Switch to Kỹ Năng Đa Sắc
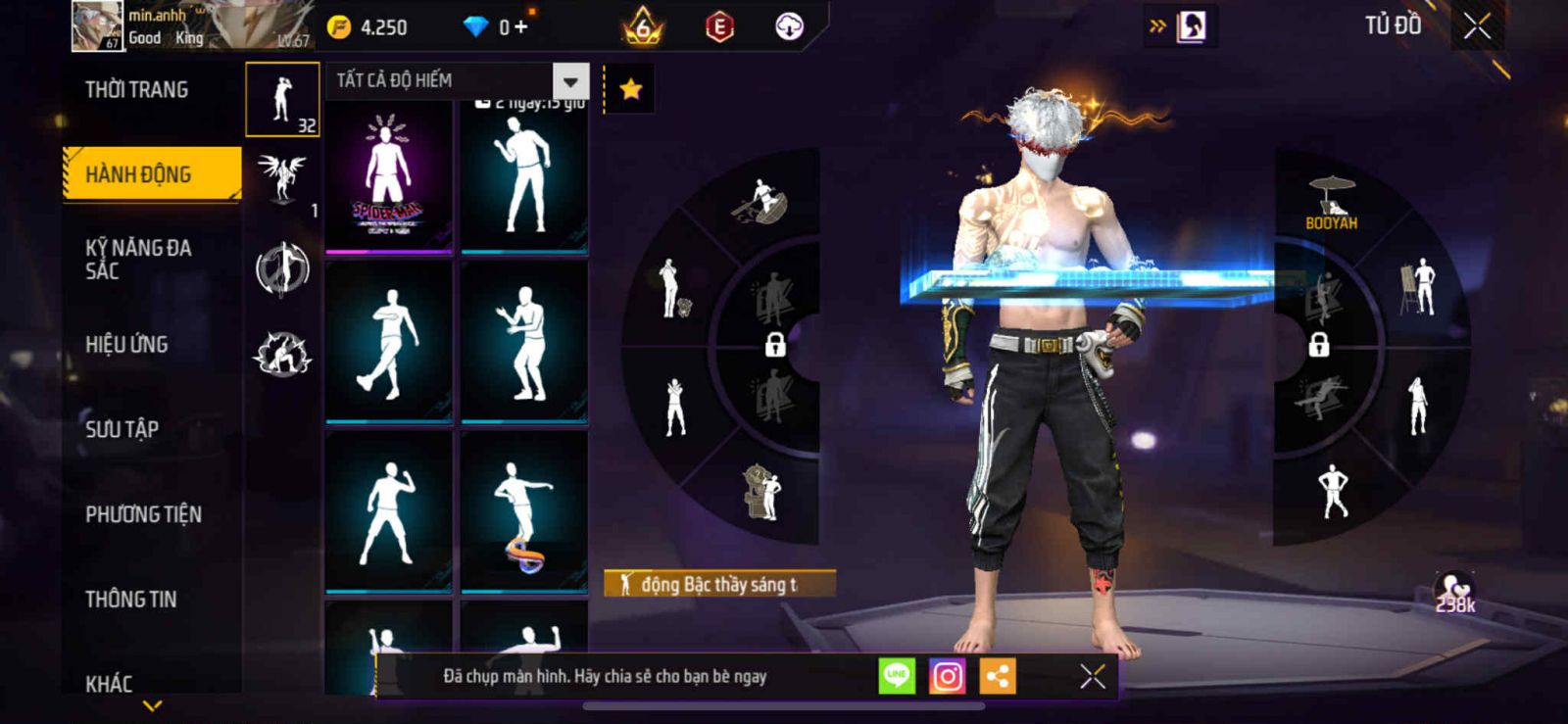1568x724 pixels. (138, 259)
